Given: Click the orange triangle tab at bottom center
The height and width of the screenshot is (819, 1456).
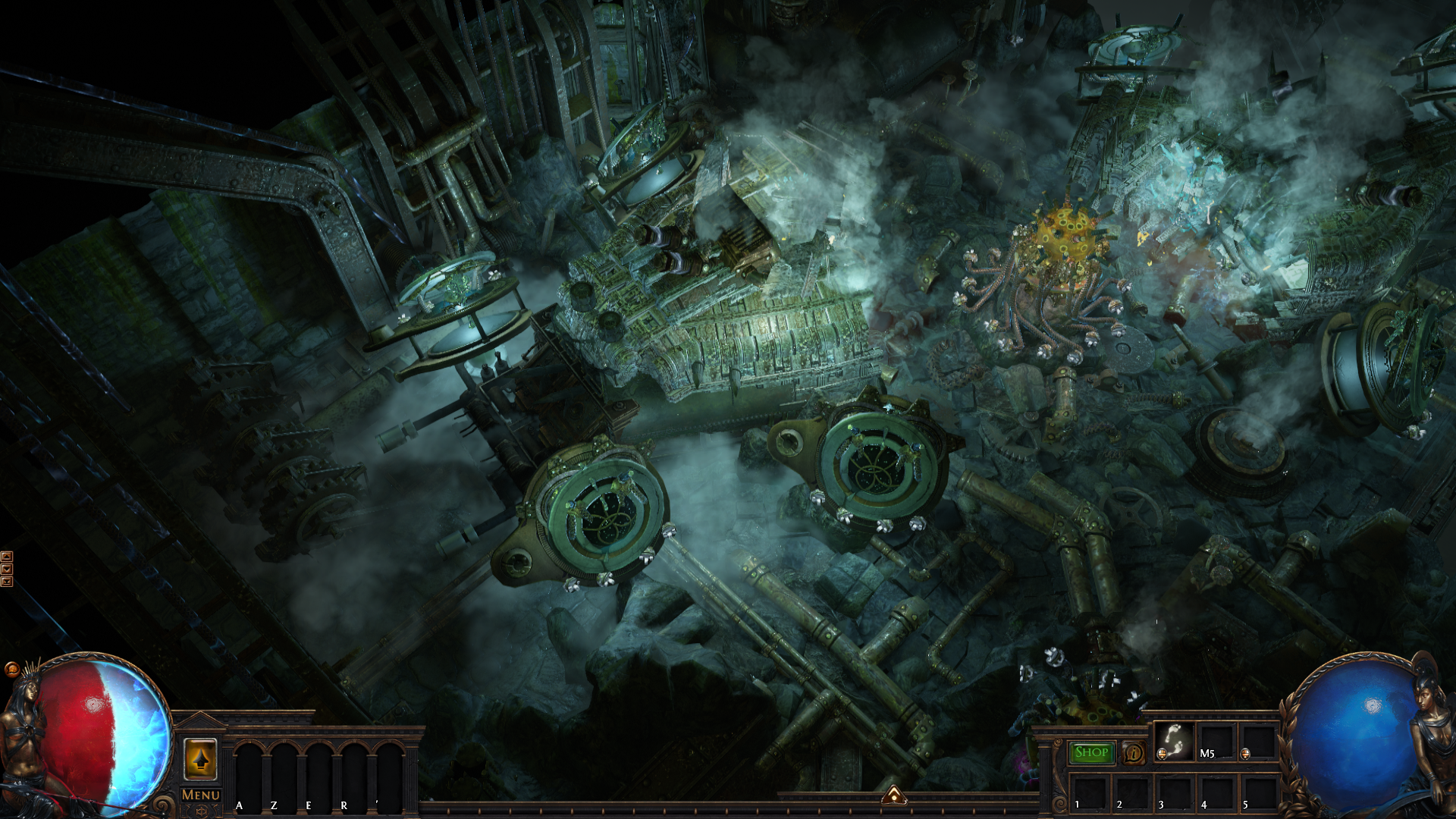Looking at the screenshot, I should pos(894,795).
